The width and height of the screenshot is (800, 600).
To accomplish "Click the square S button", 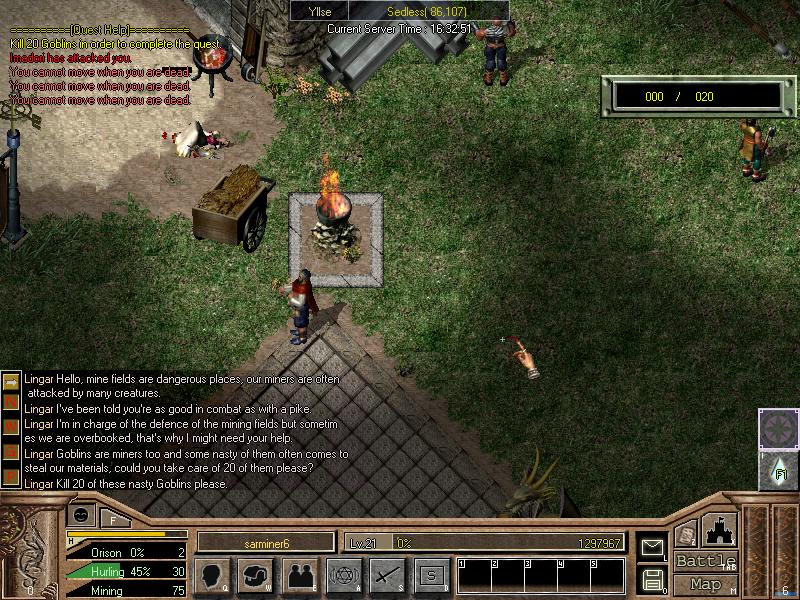I will tap(431, 575).
